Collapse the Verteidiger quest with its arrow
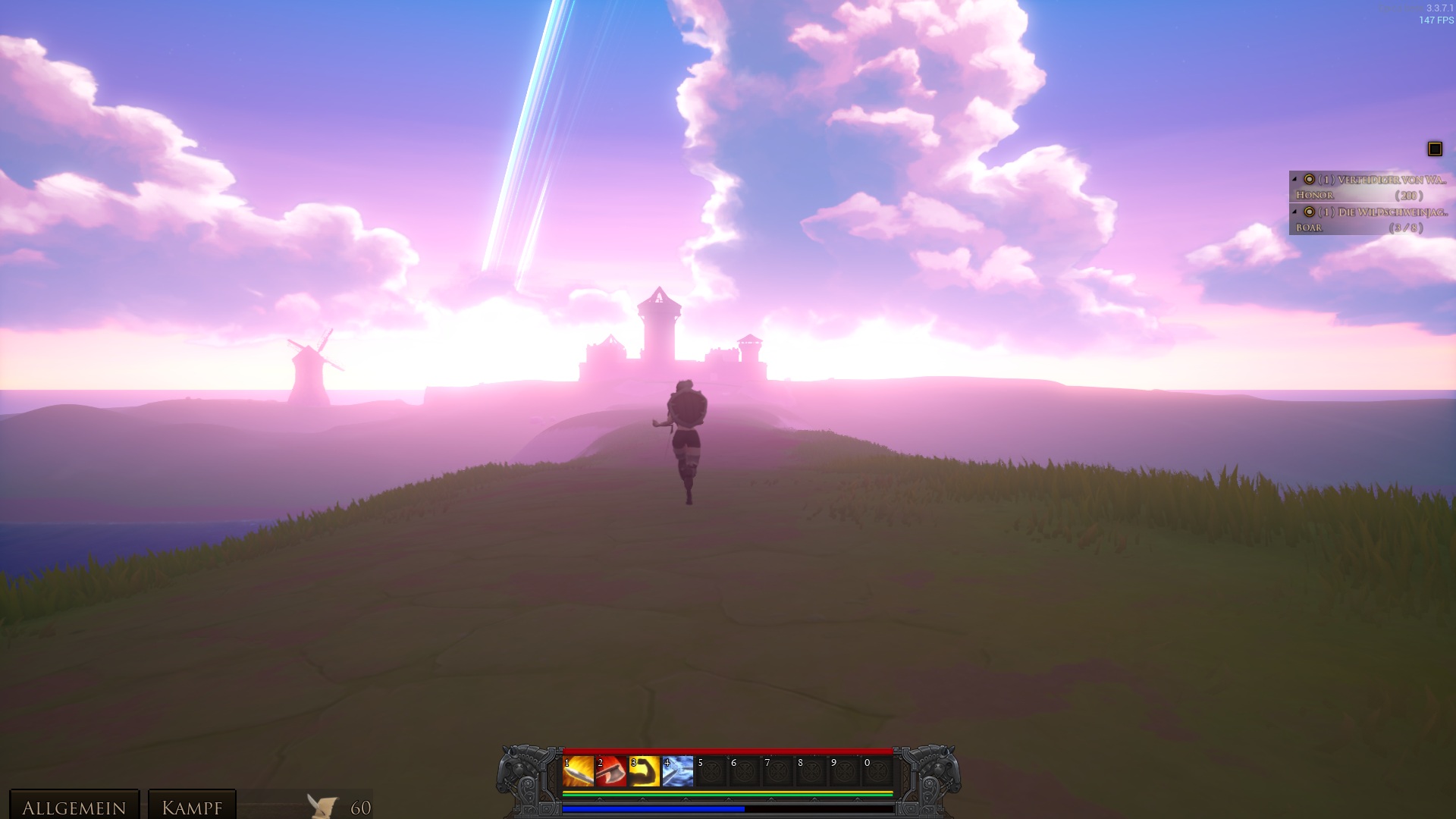Screen dimensions: 1456x819 (x=1294, y=180)
